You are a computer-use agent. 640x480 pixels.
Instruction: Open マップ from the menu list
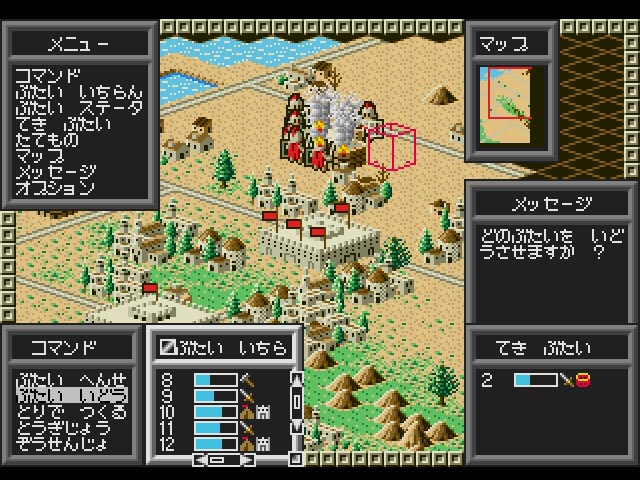tap(40, 156)
